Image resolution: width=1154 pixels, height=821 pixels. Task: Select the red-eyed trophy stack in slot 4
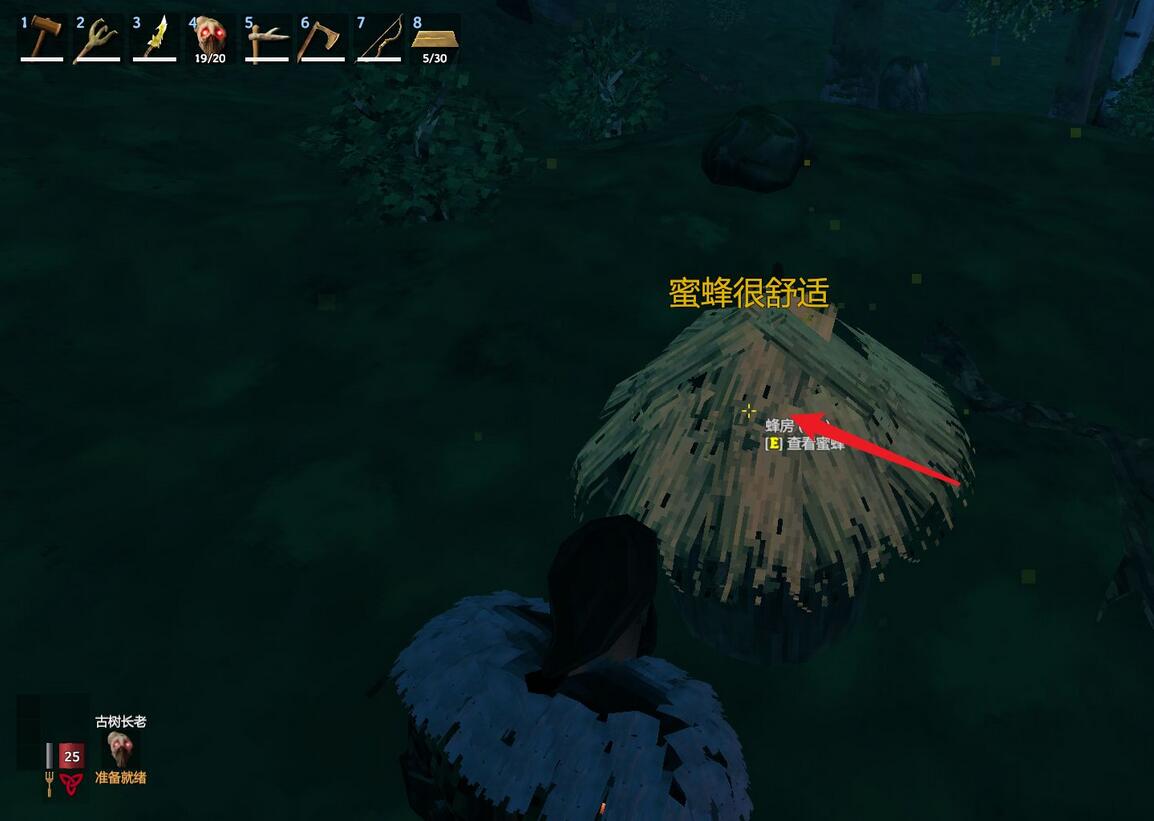[210, 38]
